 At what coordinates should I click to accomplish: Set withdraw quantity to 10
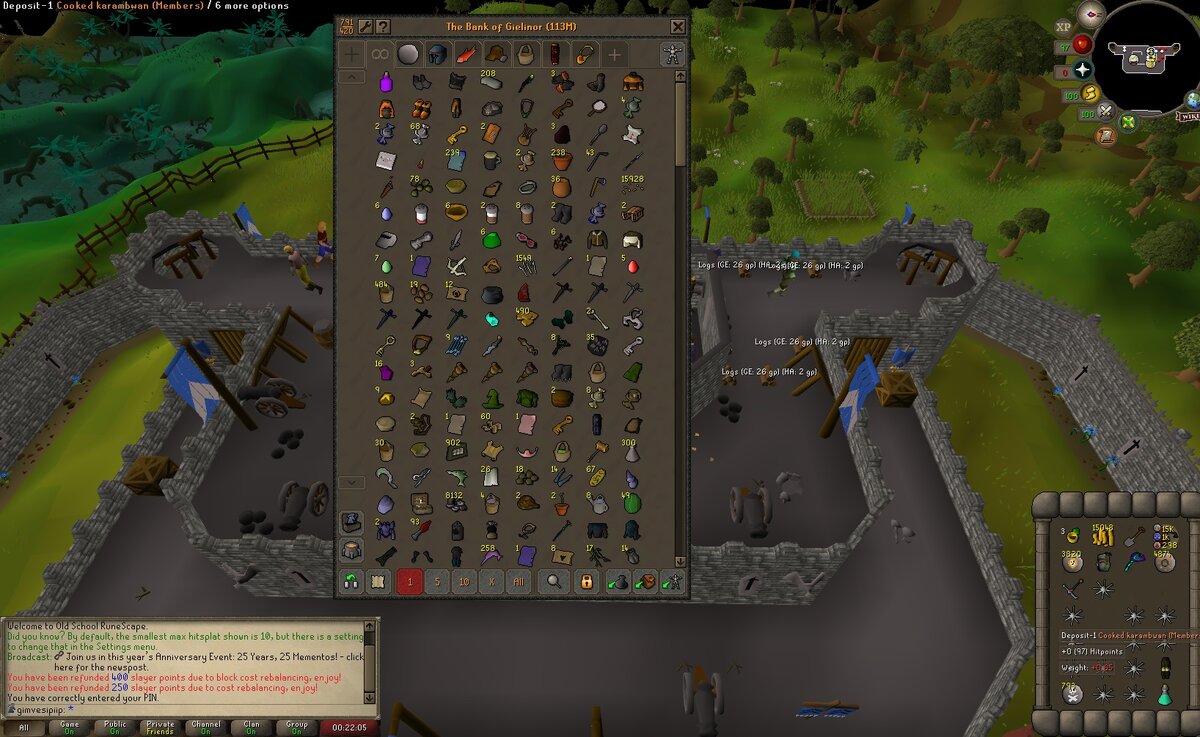463,582
